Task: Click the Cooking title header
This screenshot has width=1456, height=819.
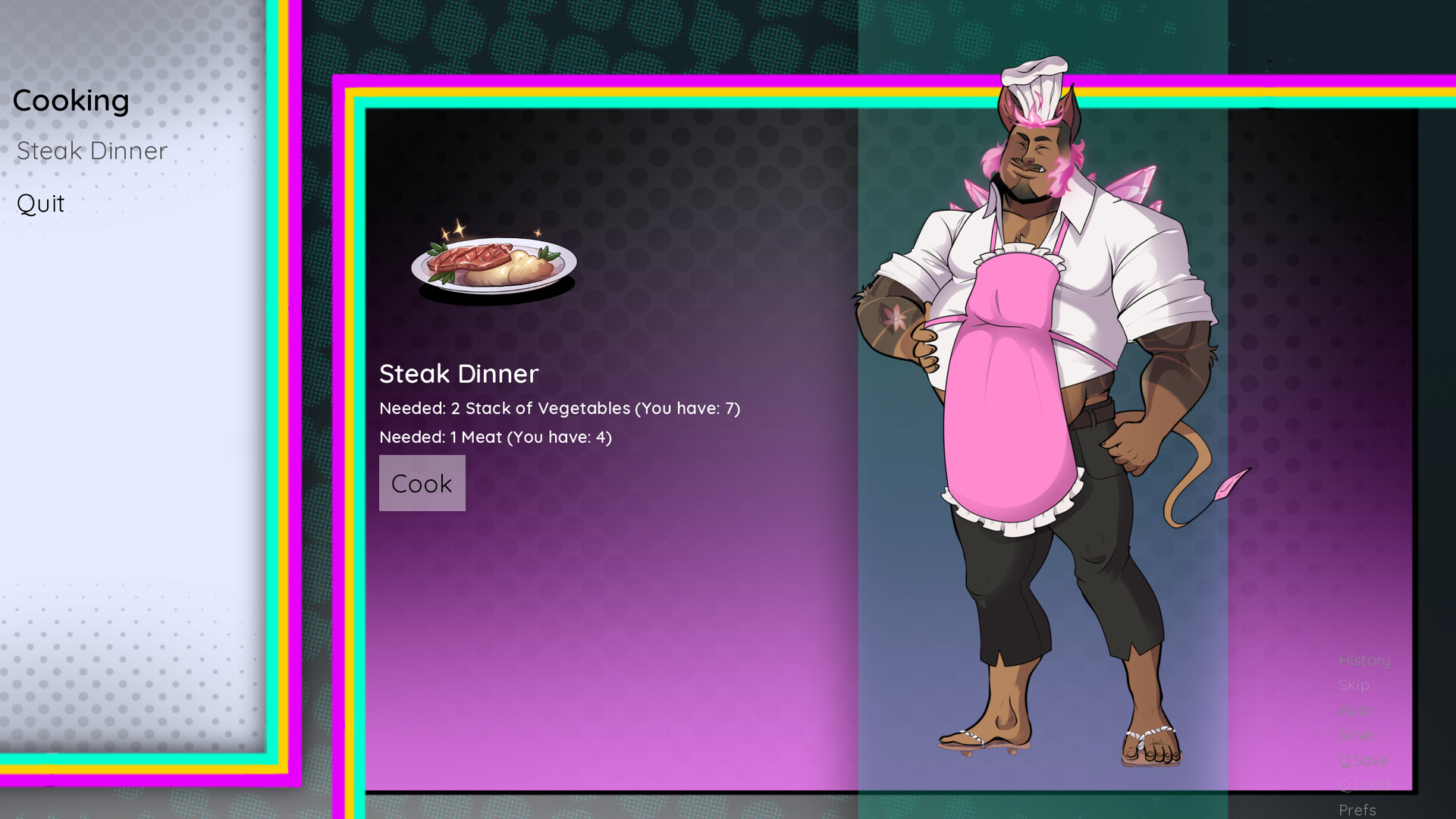Action: coord(71,99)
